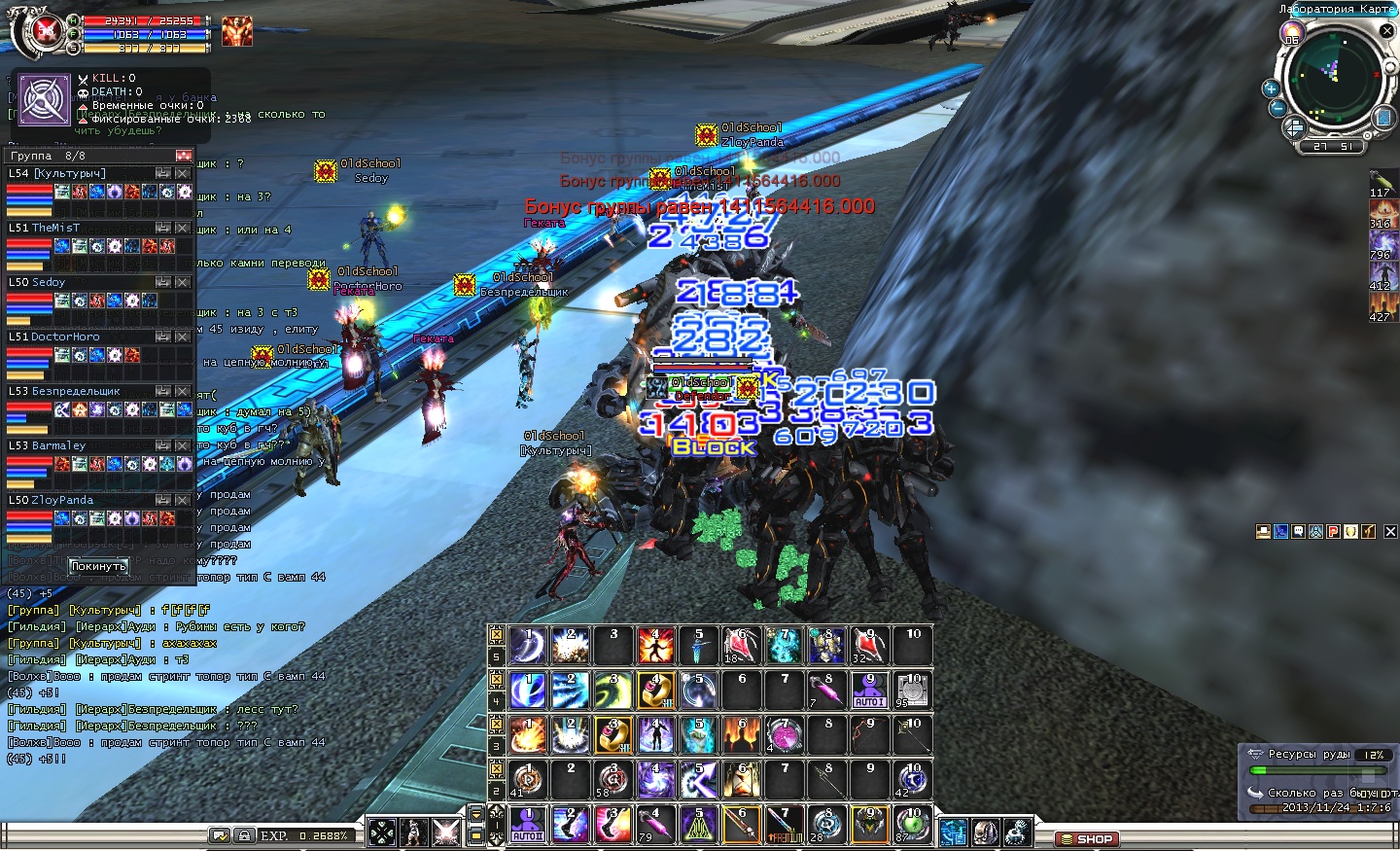Click the target portrait next to the health bar
Screen dimensions: 1400x851
(236, 31)
